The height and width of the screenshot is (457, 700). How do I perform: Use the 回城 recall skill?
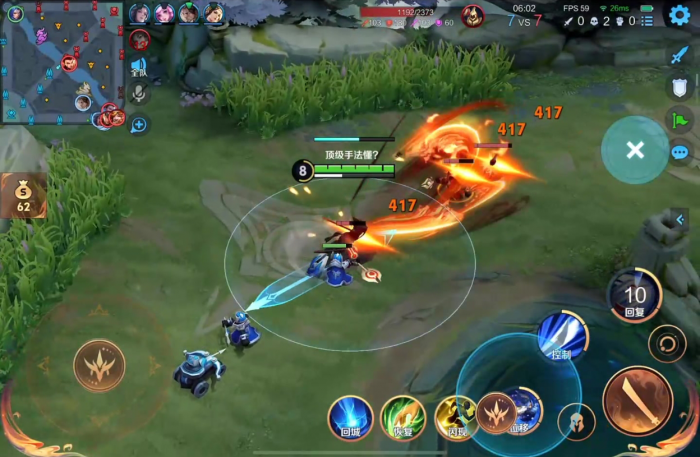tap(350, 416)
